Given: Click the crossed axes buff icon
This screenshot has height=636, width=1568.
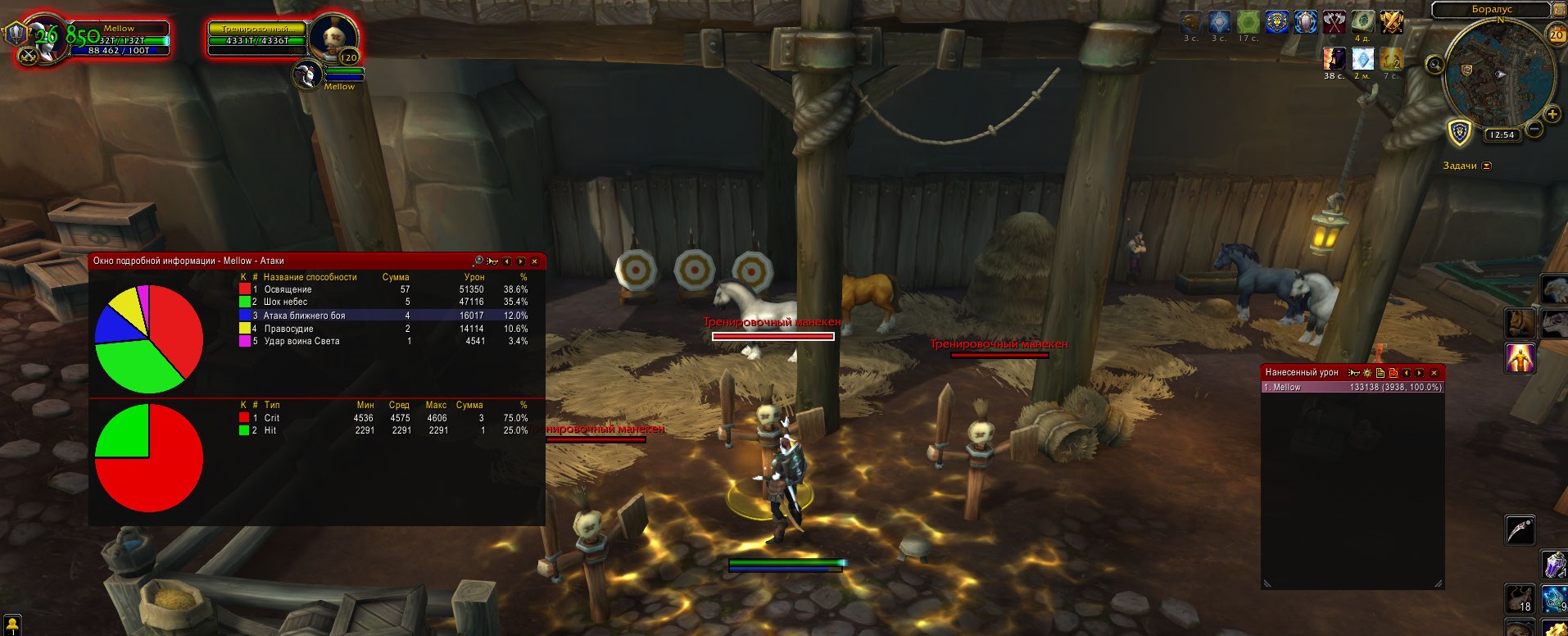Looking at the screenshot, I should pyautogui.click(x=1335, y=22).
